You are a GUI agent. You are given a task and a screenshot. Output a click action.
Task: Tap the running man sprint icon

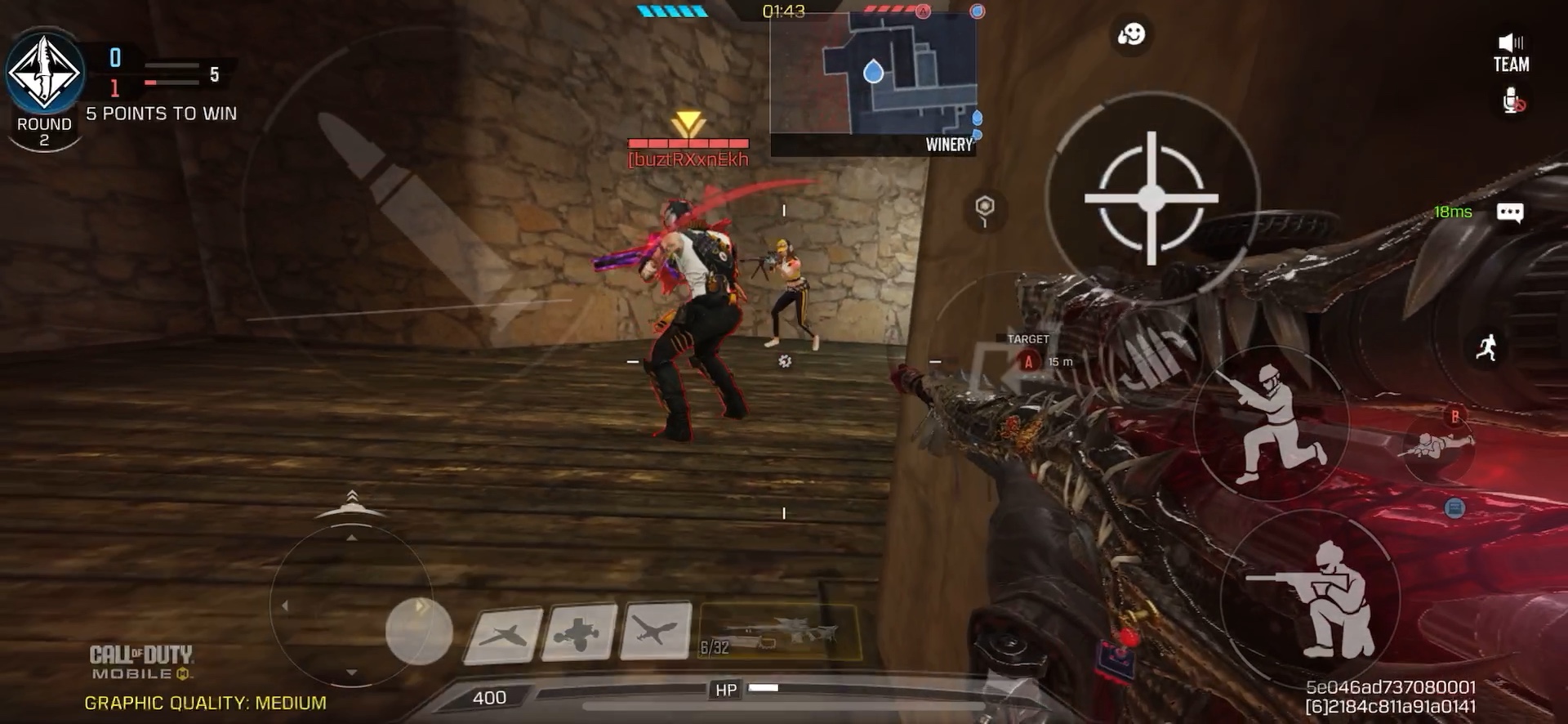click(x=1486, y=347)
